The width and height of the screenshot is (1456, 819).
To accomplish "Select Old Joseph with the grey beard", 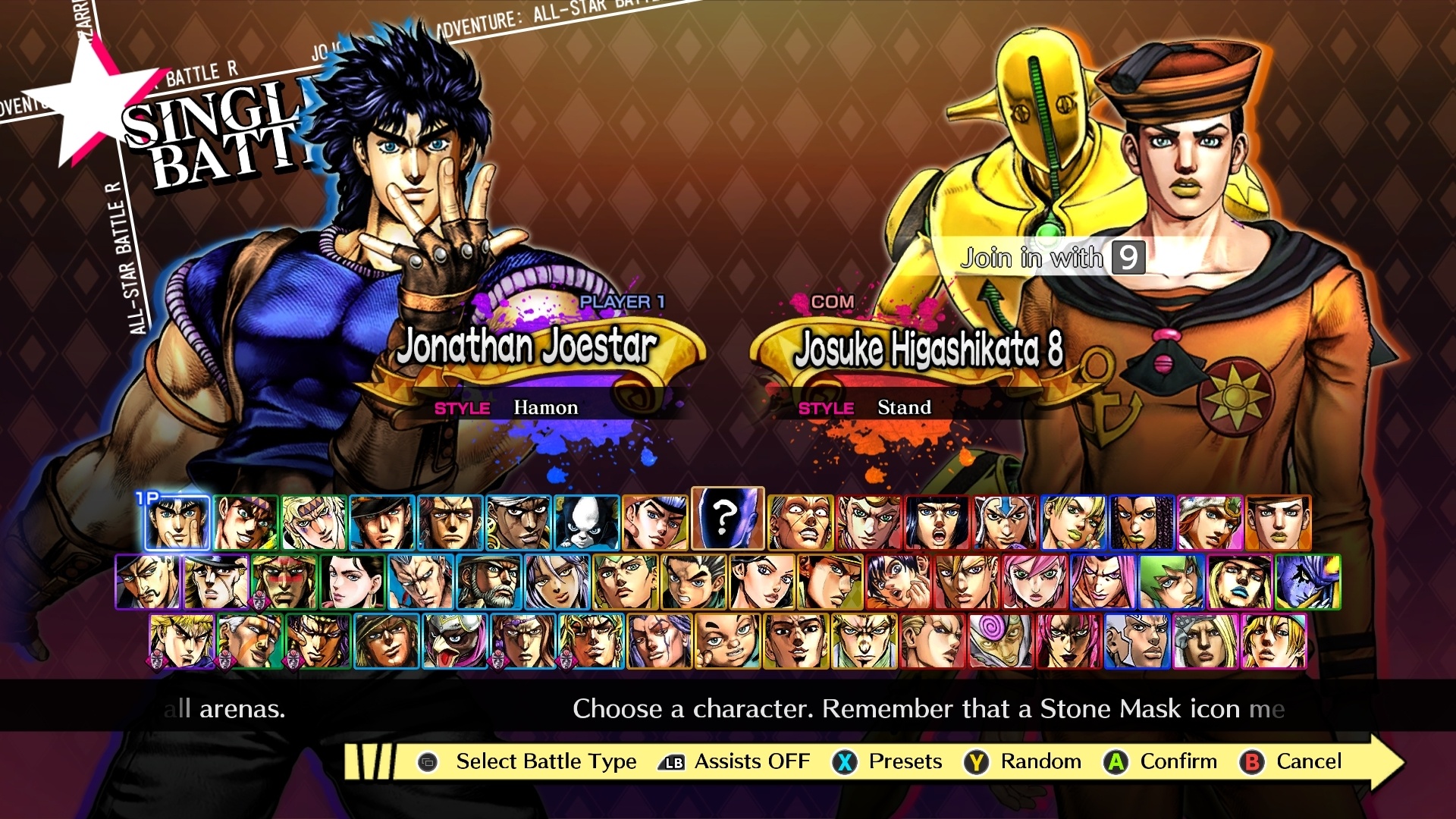I will click(488, 582).
